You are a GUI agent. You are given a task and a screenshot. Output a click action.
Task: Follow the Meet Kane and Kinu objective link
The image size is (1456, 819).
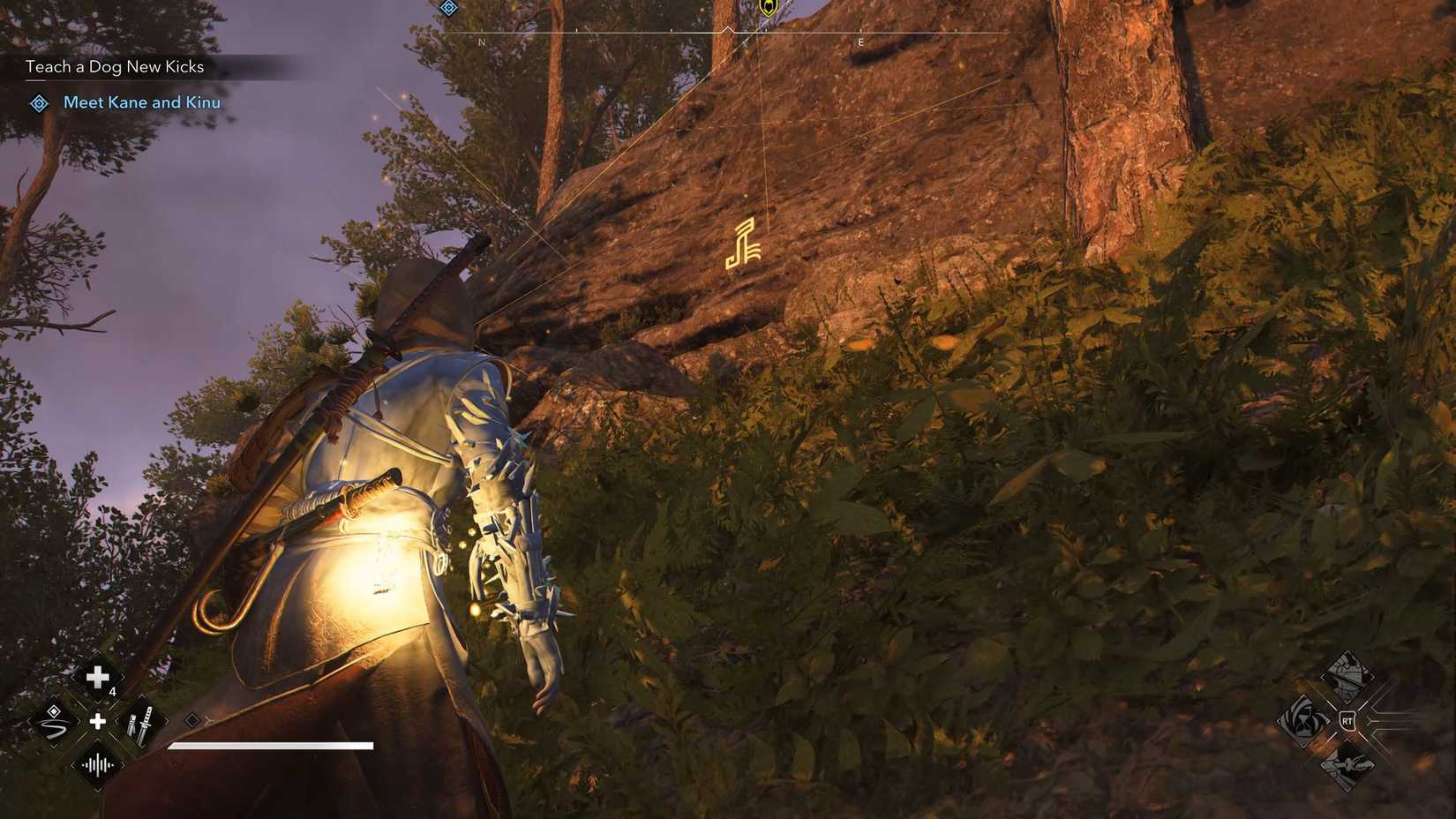tap(141, 102)
